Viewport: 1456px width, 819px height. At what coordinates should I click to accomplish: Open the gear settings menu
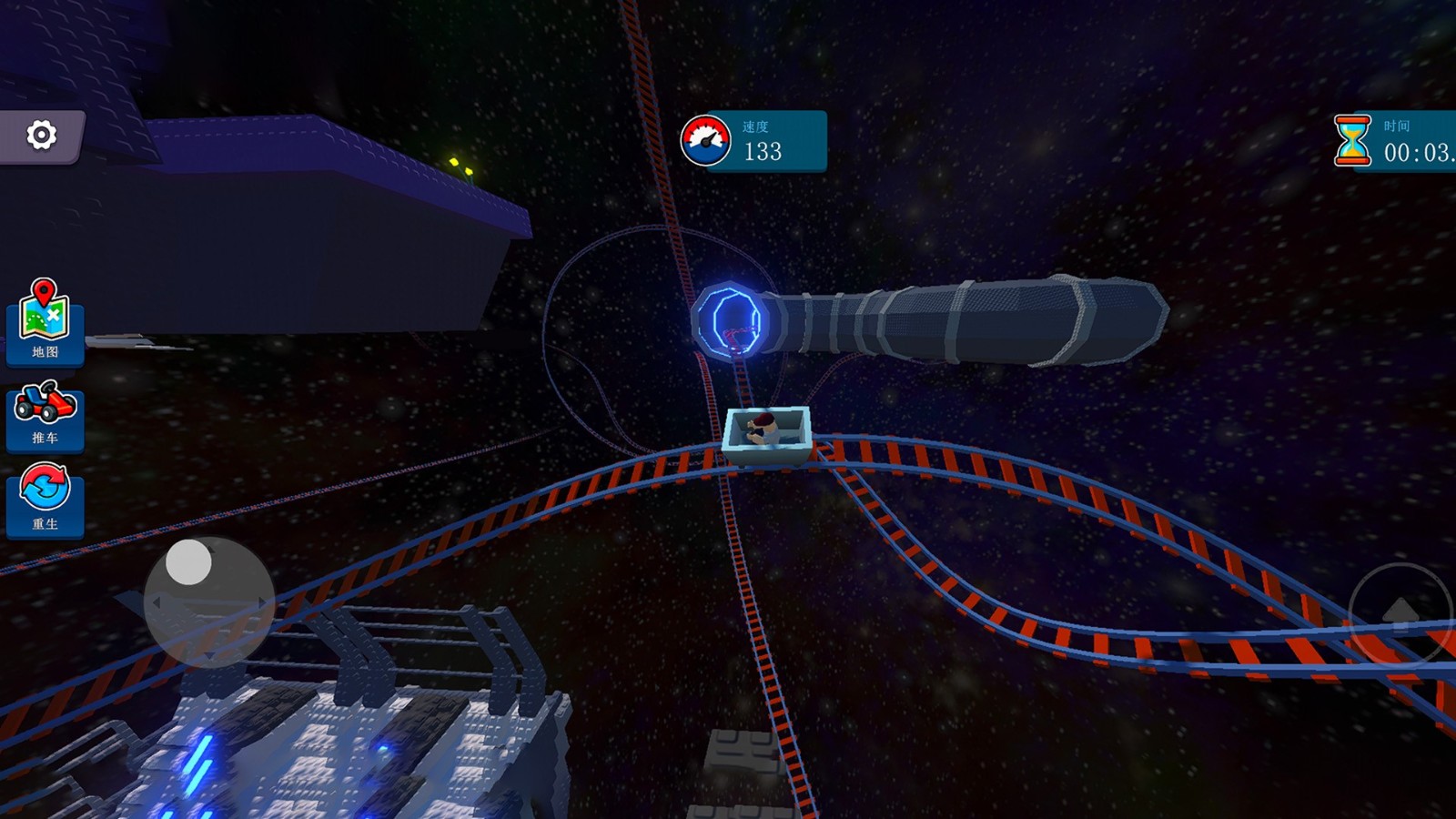tap(41, 136)
